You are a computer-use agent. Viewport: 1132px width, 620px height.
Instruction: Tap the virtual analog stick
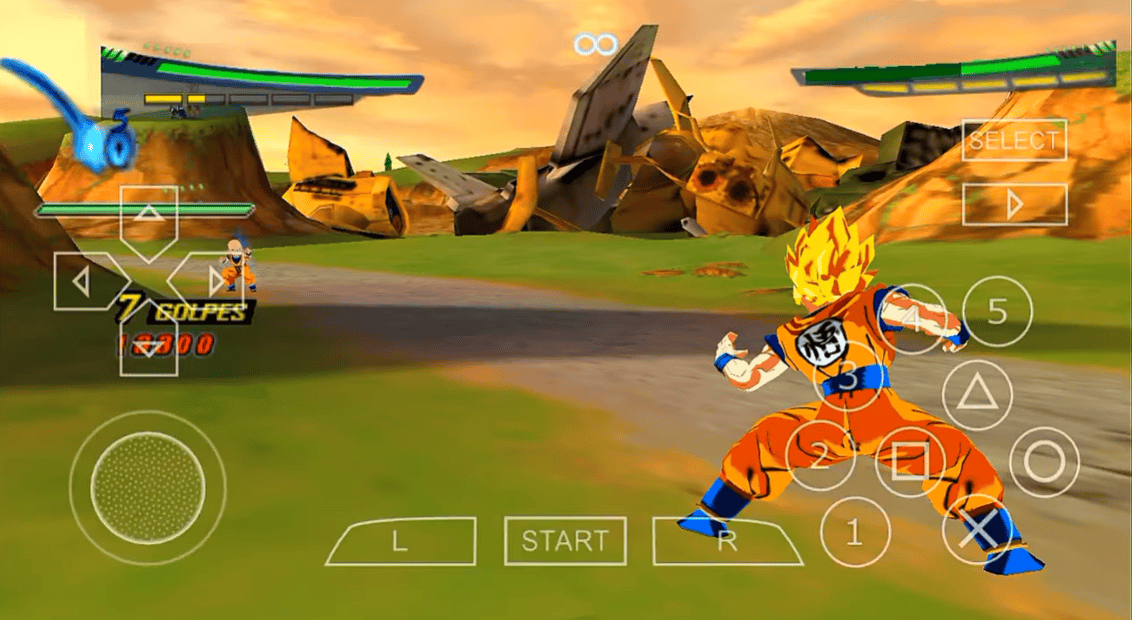(x=147, y=488)
